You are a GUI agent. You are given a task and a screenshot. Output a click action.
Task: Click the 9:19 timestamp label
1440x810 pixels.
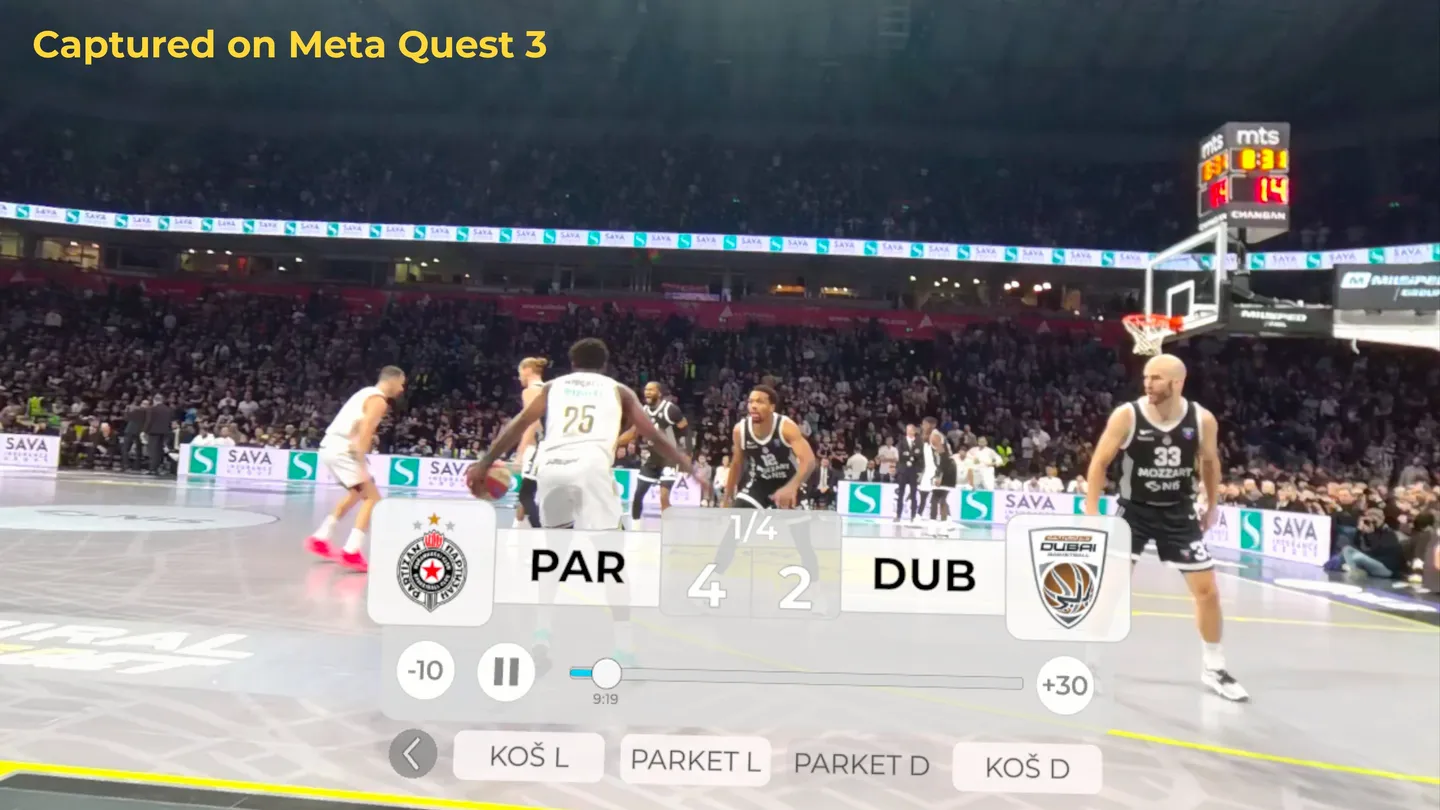click(x=605, y=697)
